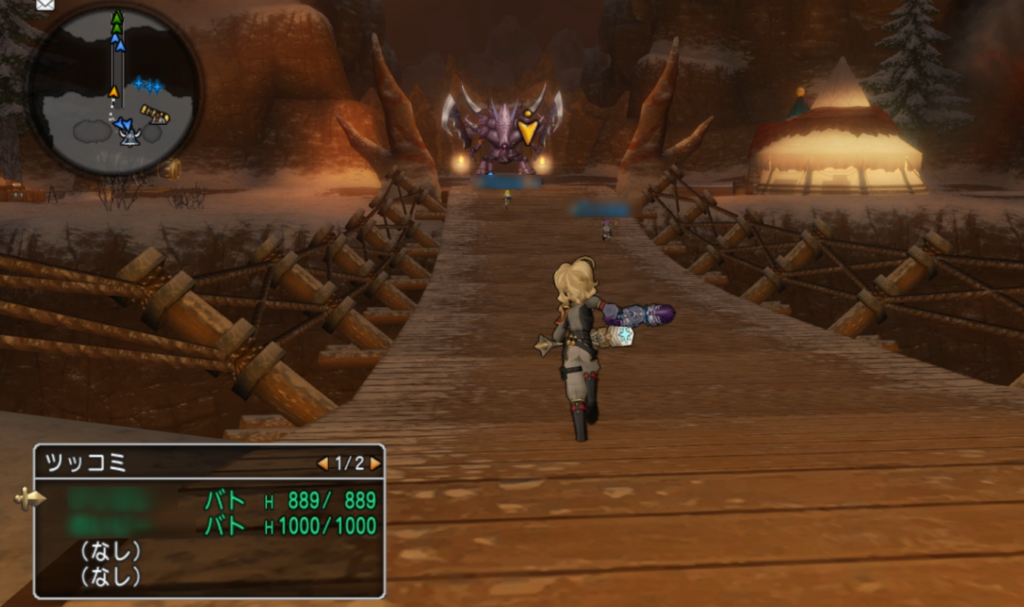
Task: Go to the previous page of the ツッコミ list
Action: point(322,463)
